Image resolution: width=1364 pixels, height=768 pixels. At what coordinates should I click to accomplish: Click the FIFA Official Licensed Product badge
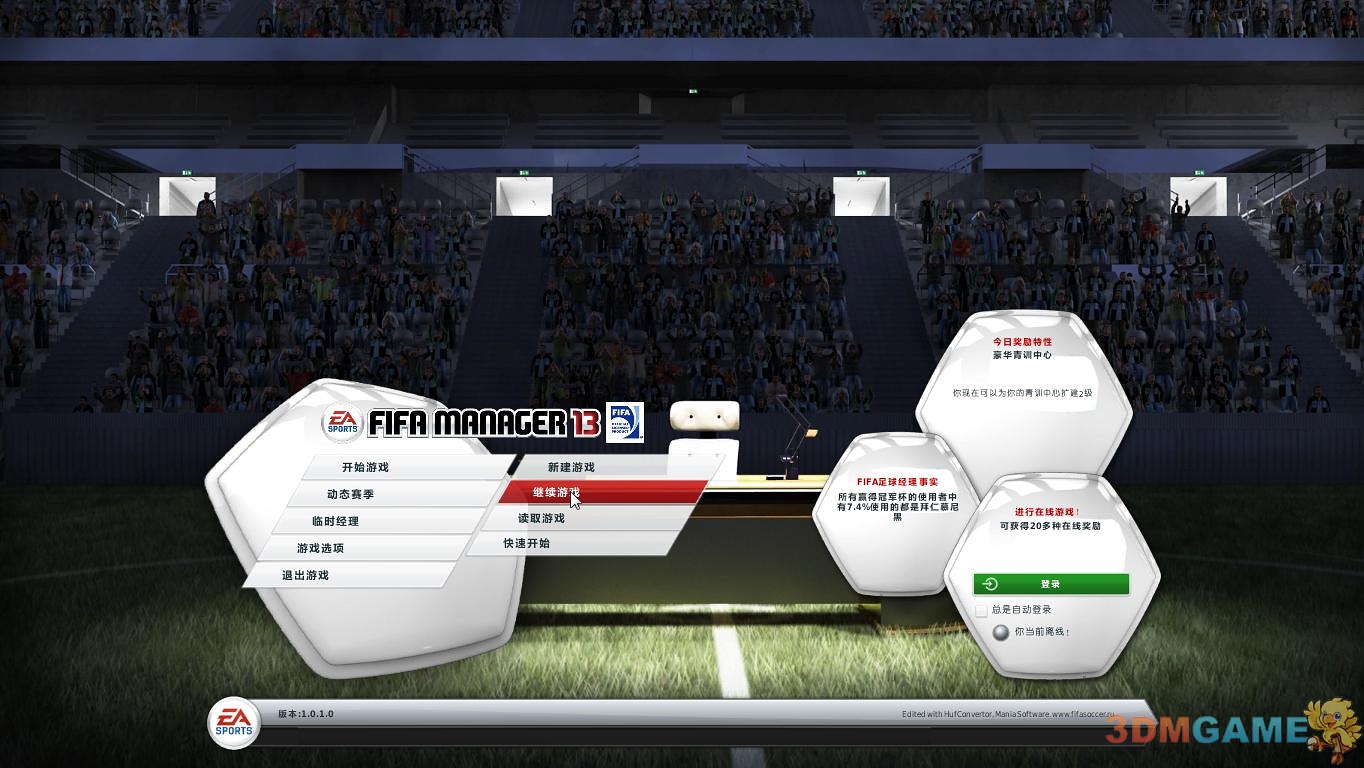tap(625, 423)
